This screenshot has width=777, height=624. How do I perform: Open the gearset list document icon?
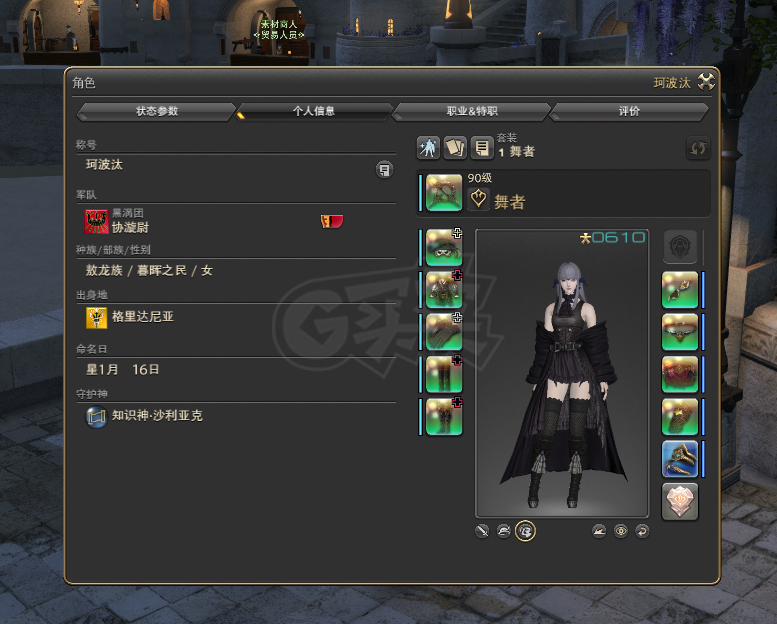[x=482, y=148]
